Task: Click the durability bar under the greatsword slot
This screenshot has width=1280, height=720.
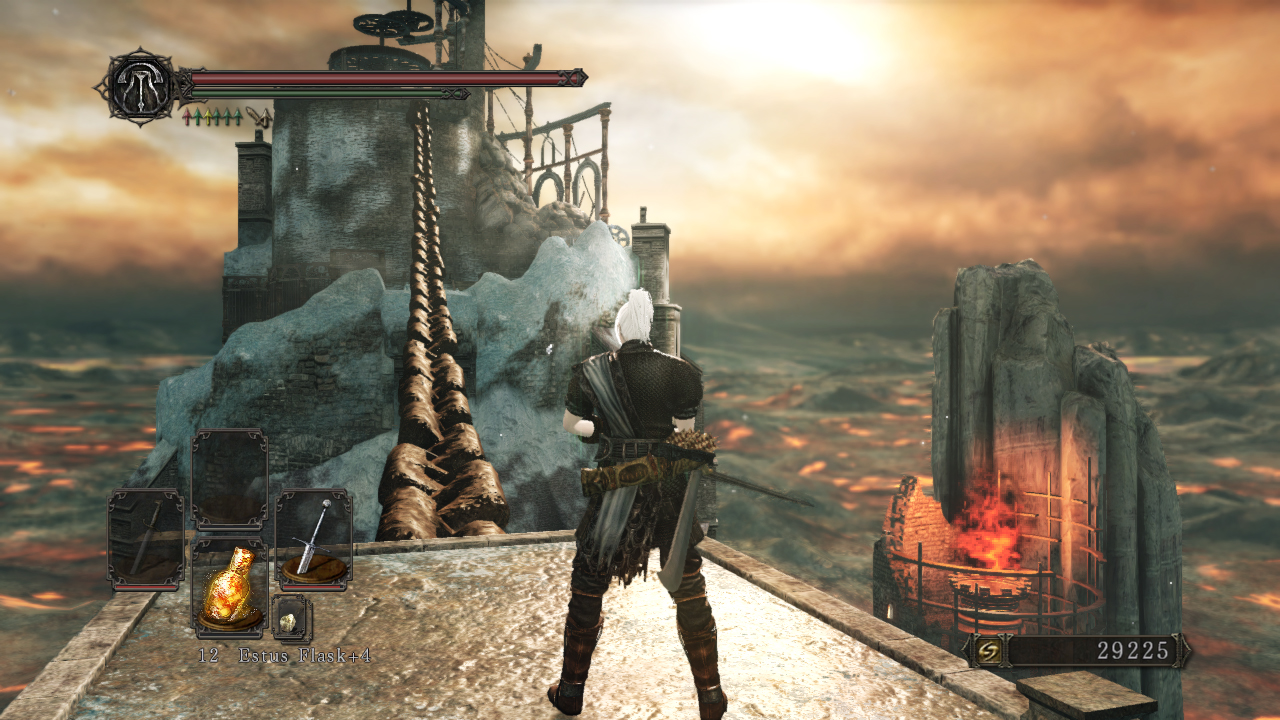Action: 312,587
